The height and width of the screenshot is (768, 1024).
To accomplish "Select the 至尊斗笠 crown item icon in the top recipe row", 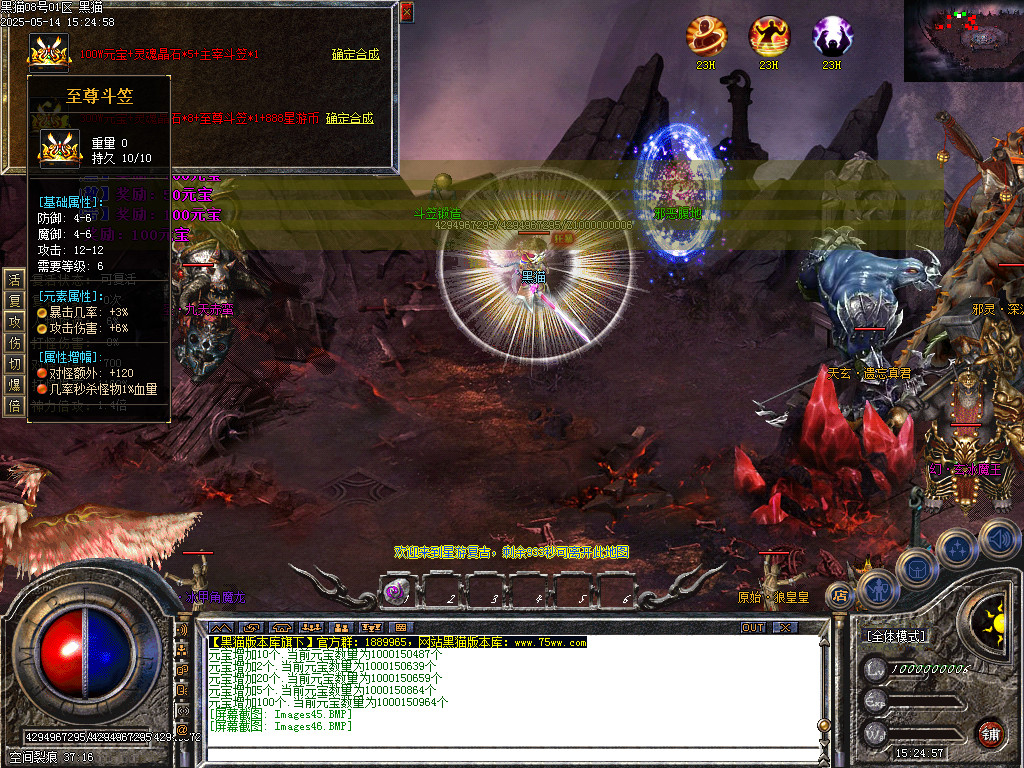I will click(47, 52).
